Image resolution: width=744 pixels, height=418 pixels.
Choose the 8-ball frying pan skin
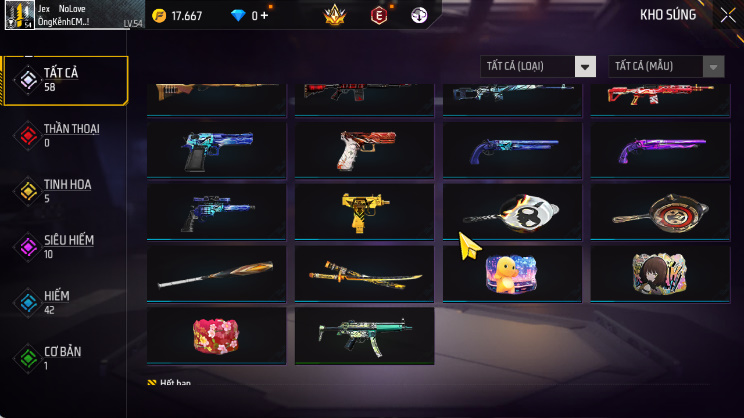point(512,211)
